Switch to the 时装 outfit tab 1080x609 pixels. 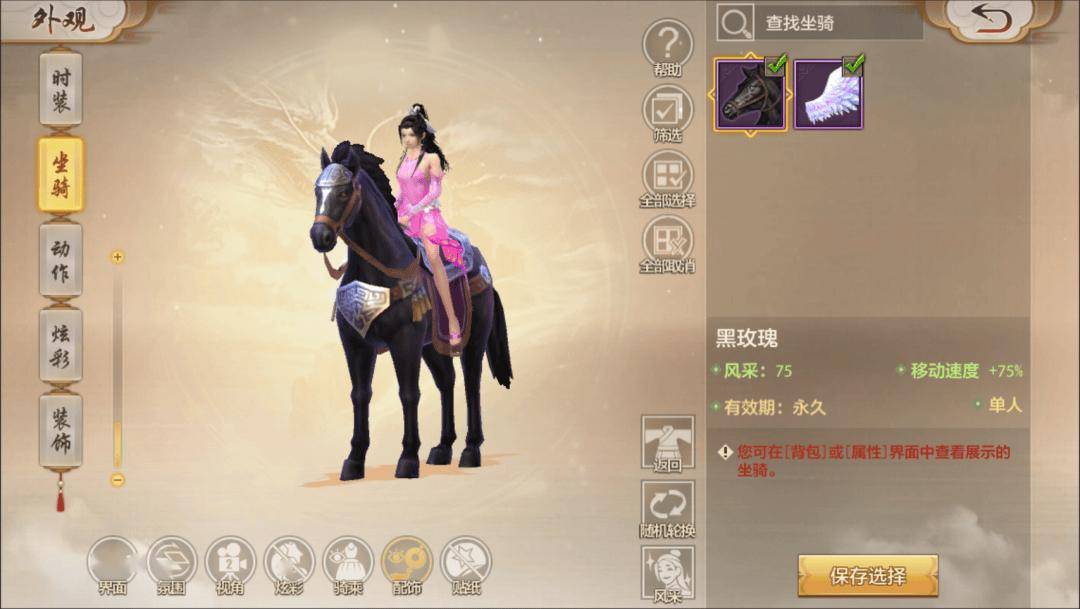pos(61,88)
